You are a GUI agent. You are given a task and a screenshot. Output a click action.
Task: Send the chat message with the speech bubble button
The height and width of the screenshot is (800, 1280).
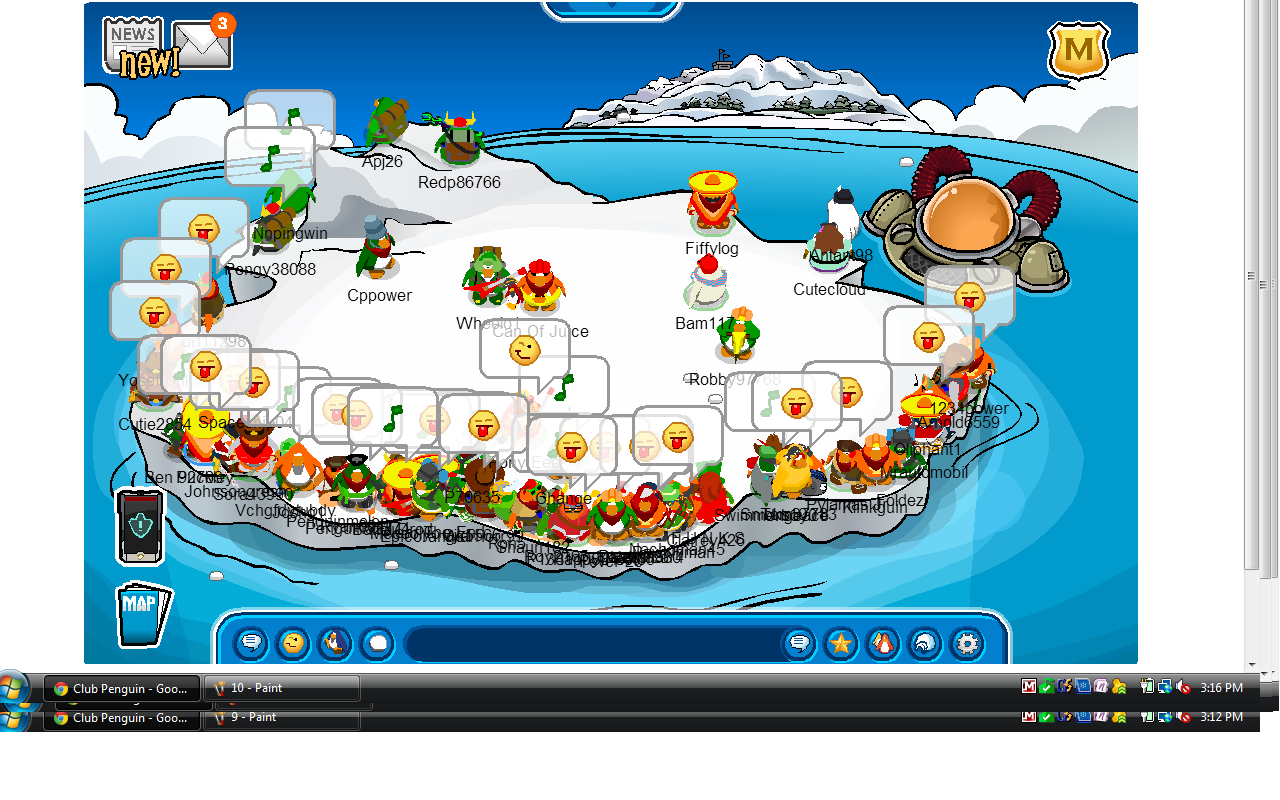798,643
